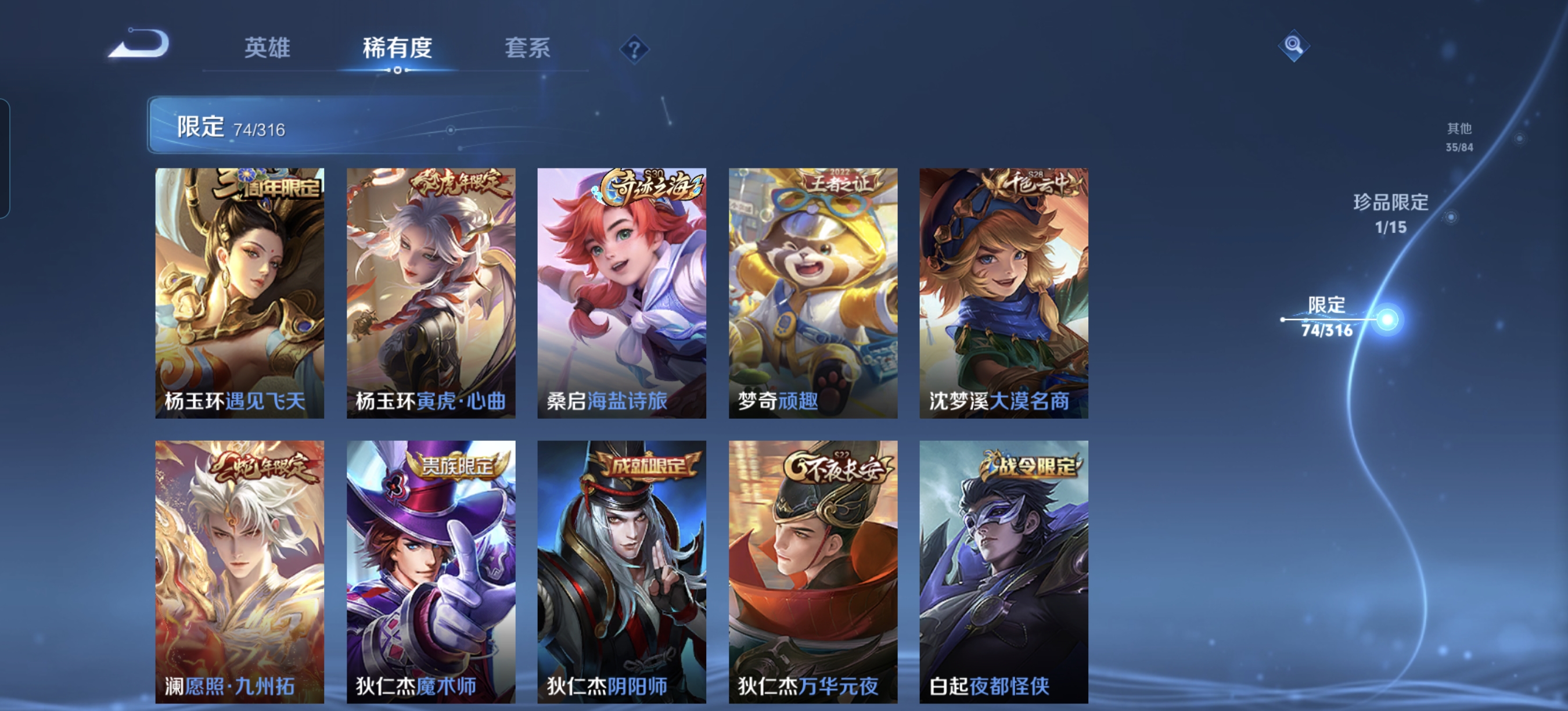
Task: Select the 澜 愿照·九州拓 skin card
Action: point(240,572)
